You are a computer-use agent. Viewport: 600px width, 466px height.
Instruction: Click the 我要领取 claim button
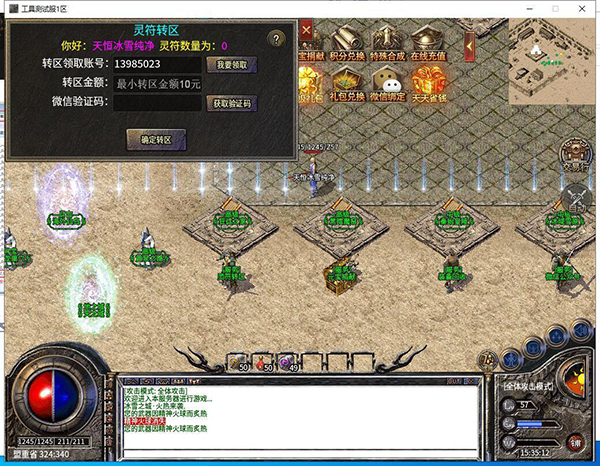click(231, 64)
